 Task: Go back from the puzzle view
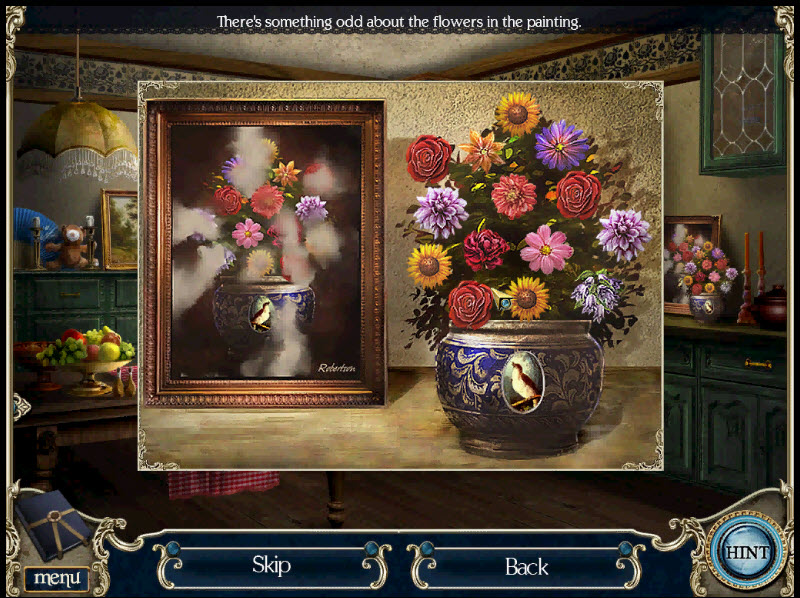526,567
